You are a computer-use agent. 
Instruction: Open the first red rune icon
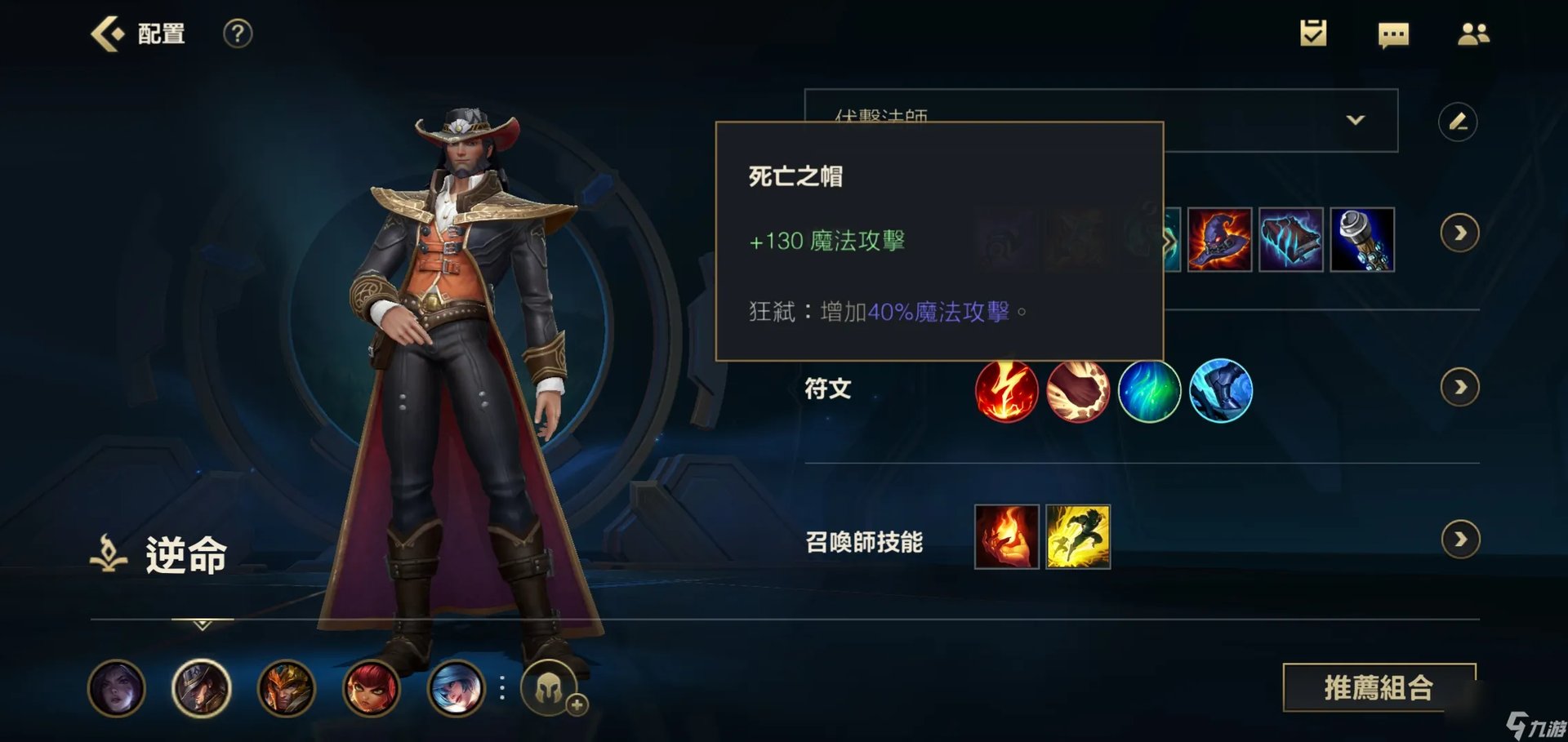1006,390
